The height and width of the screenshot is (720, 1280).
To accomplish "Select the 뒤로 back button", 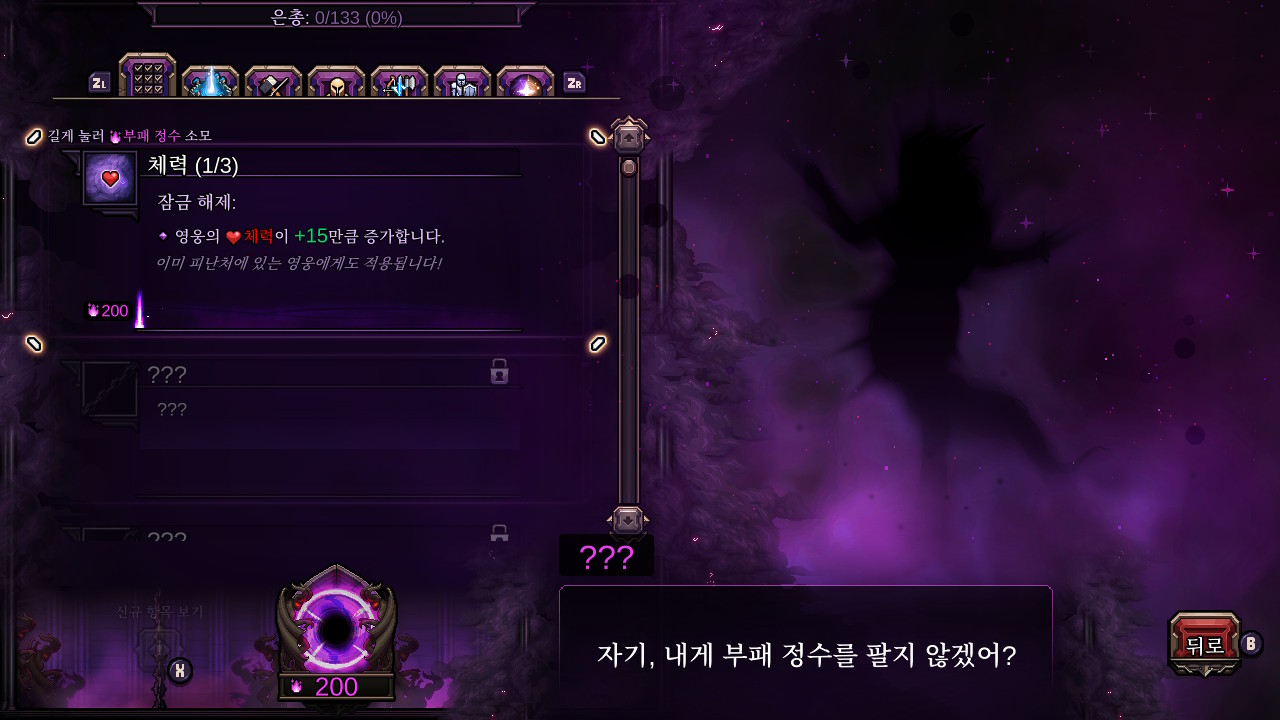I will point(1205,640).
